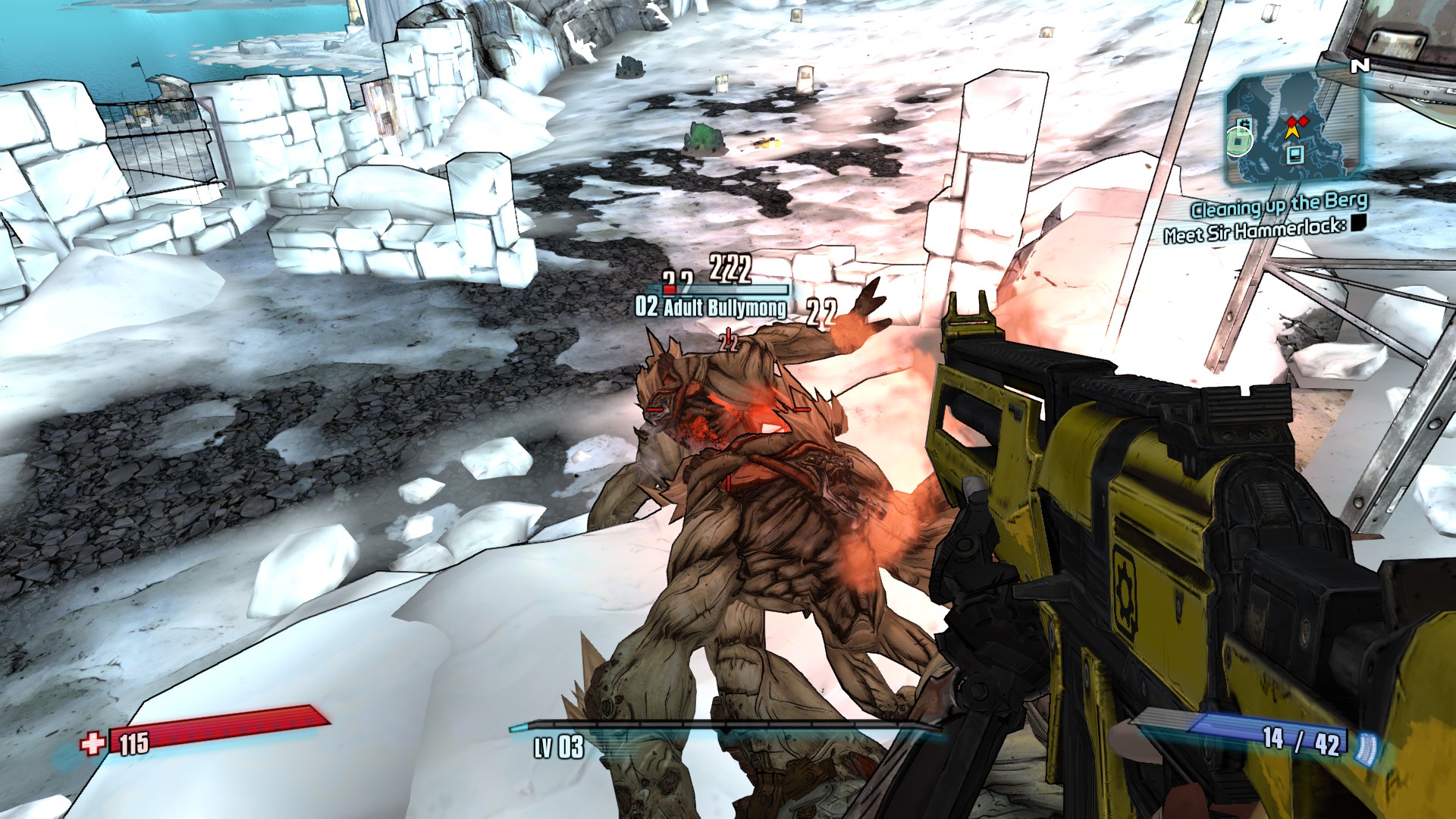Click the Meet Sir Hammerlock objective checkbox
Screen dimensions: 1456x819
click(x=1359, y=222)
